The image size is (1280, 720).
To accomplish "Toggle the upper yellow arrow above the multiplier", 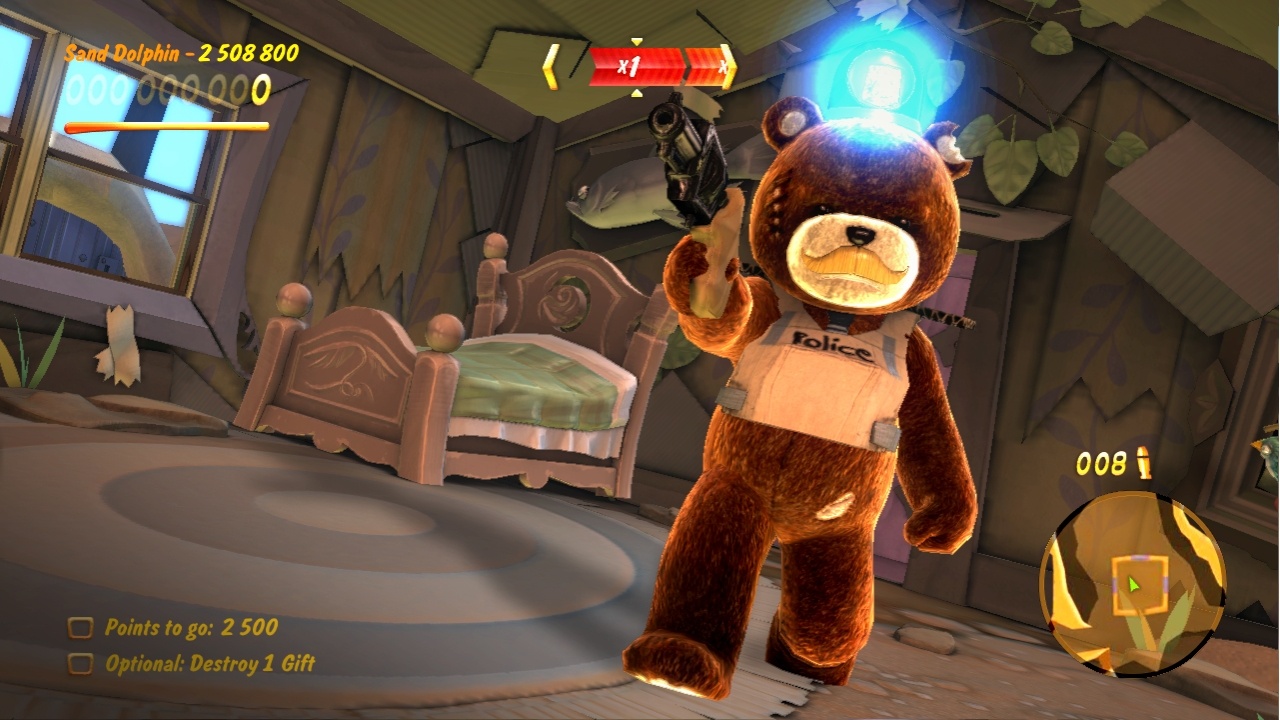I will click(635, 39).
